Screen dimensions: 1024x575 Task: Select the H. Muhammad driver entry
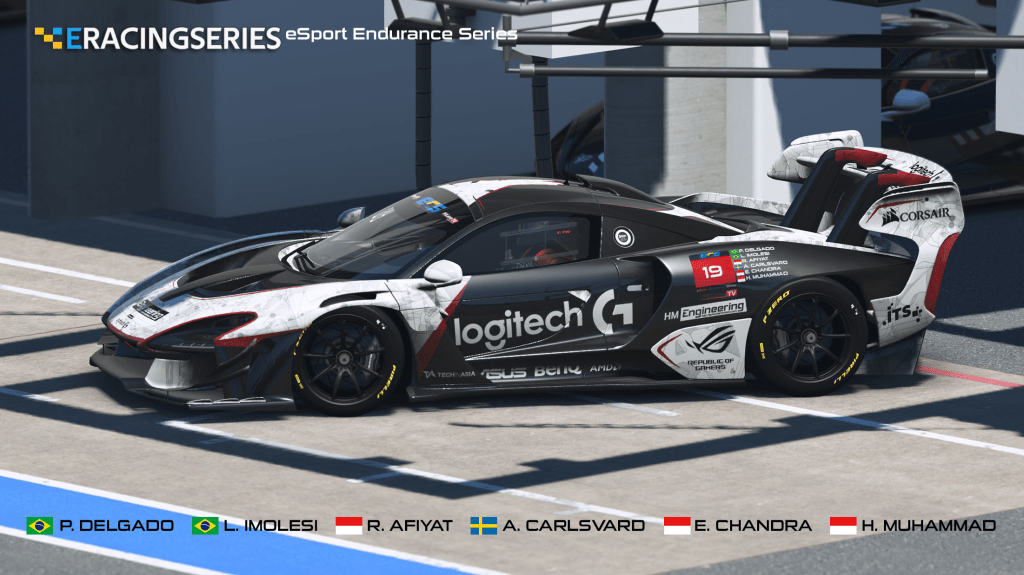click(x=912, y=525)
